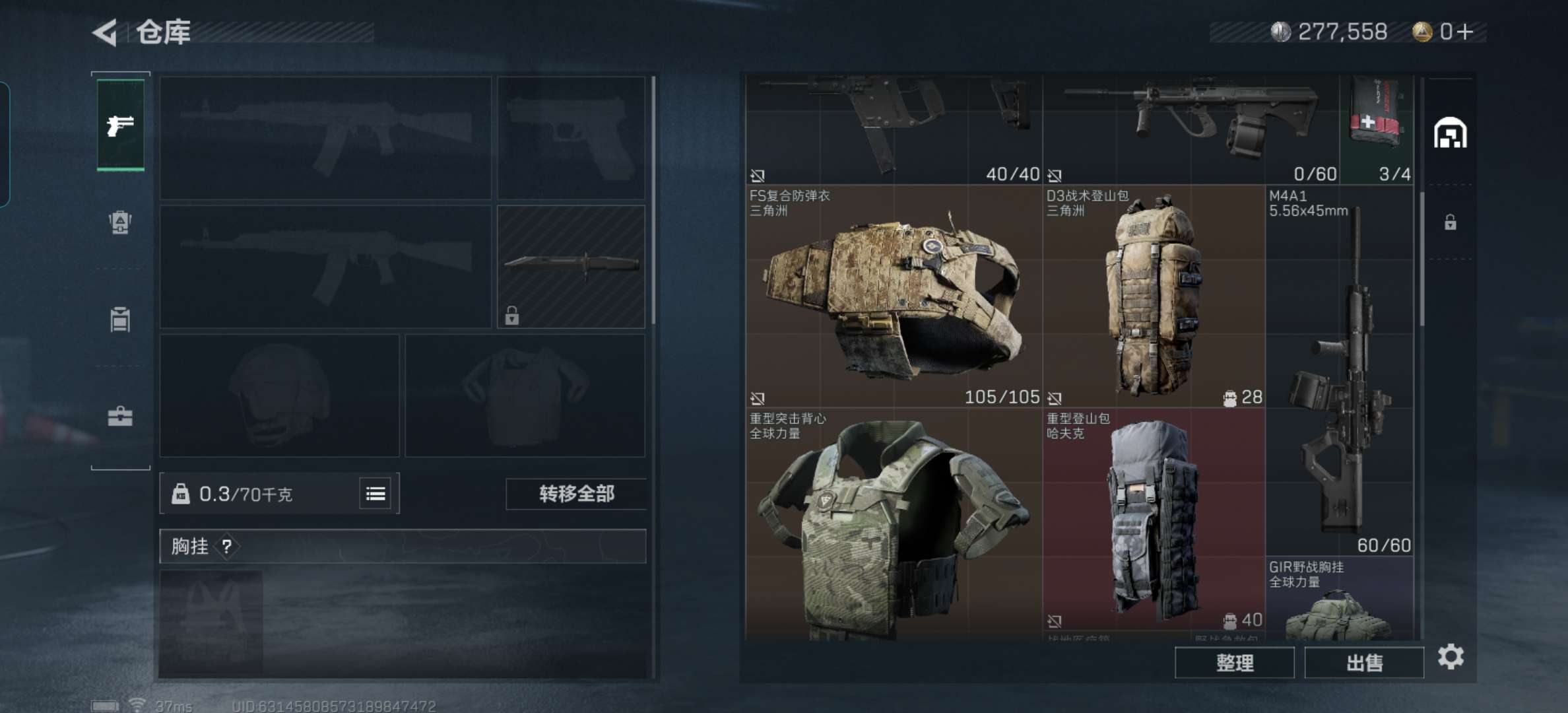Select the combat knife melee slot
The image size is (1568, 713).
[571, 267]
